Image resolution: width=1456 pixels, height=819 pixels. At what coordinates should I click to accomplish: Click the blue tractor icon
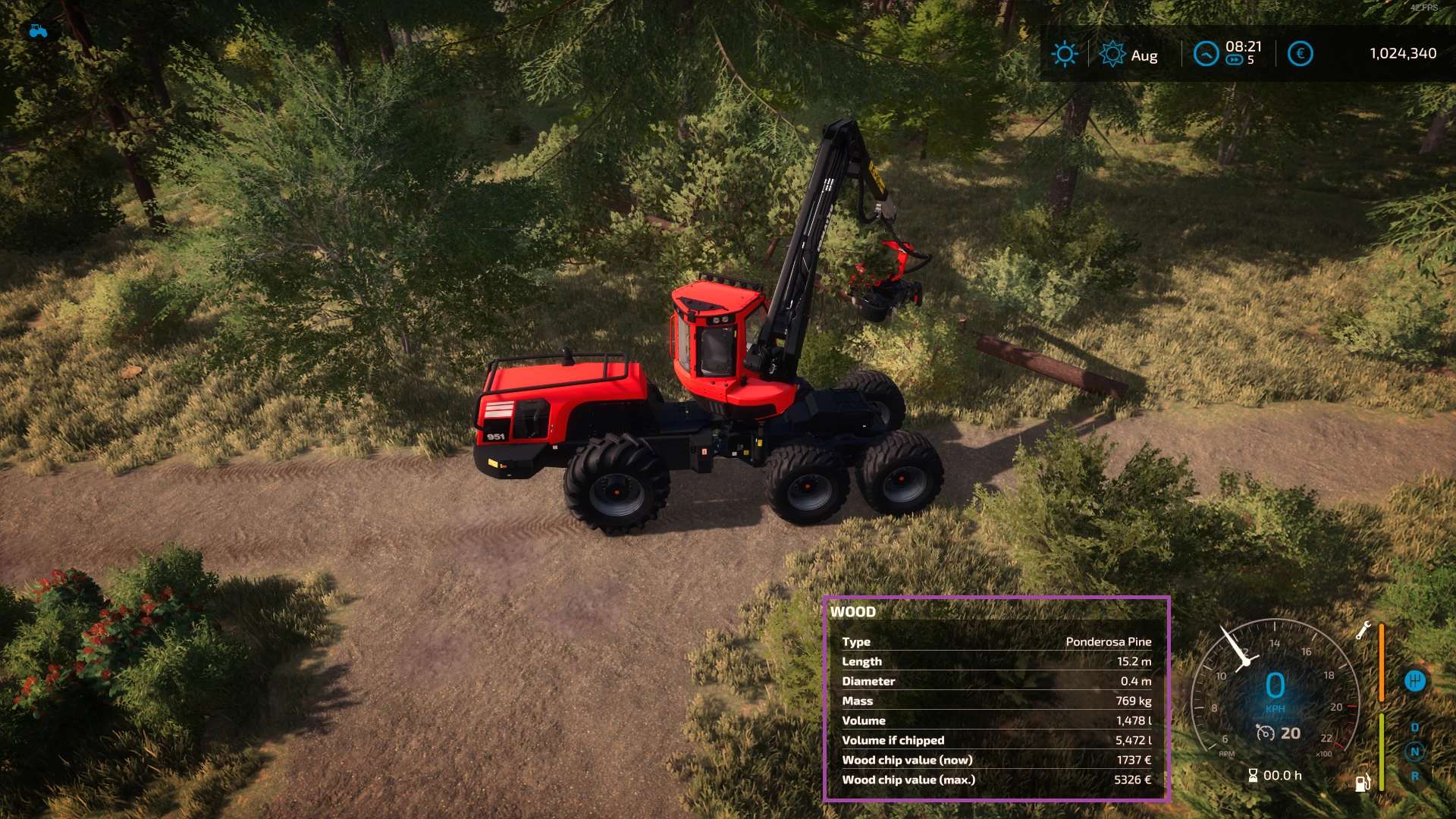coord(38,31)
